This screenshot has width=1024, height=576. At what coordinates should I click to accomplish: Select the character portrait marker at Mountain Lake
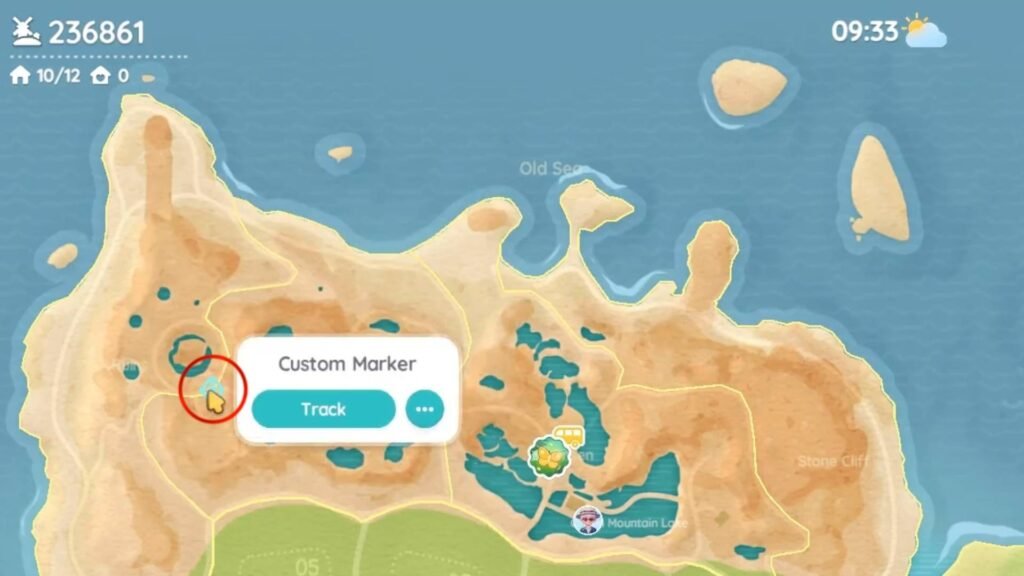[x=588, y=521]
